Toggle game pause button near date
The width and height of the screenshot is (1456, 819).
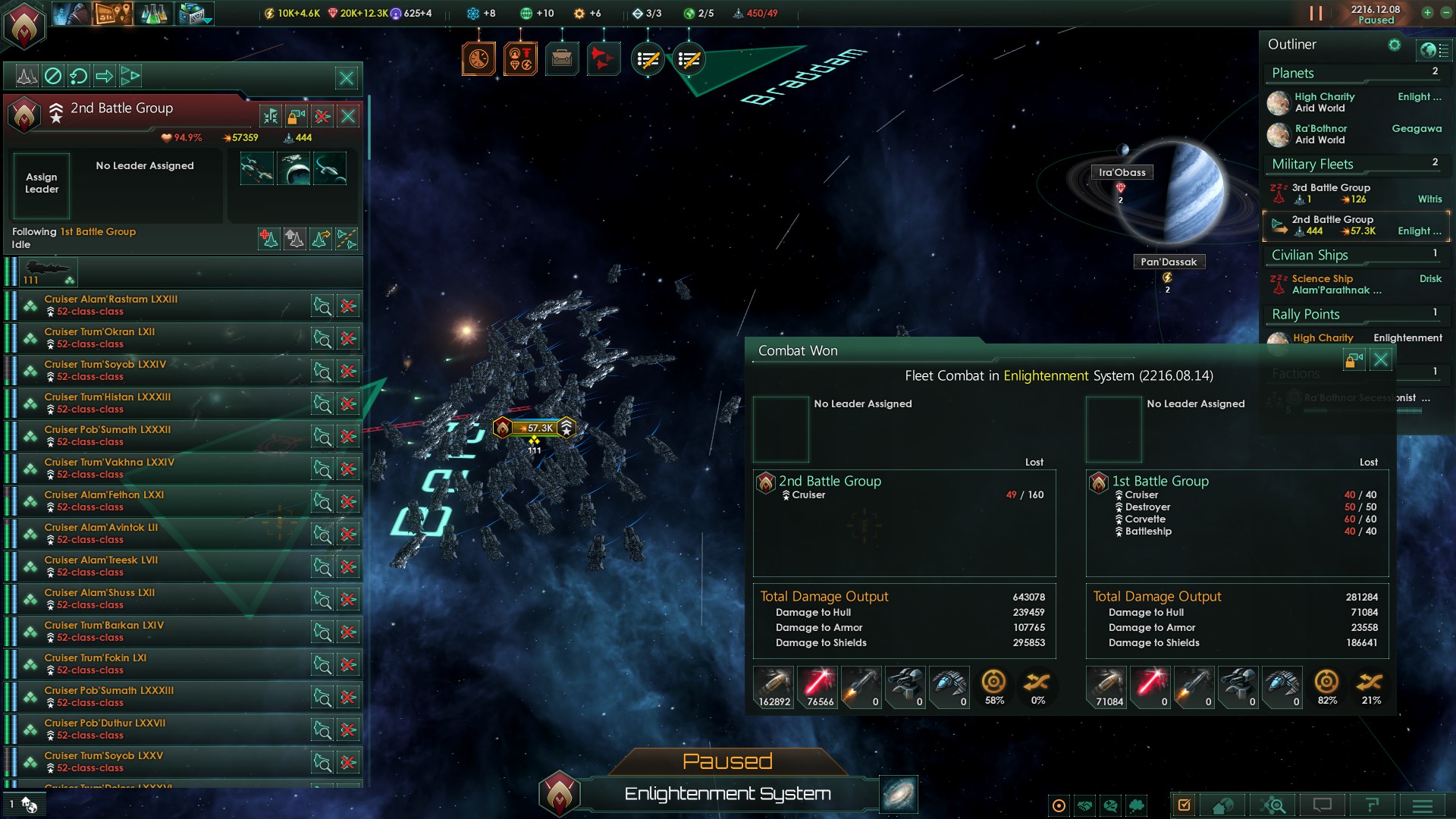click(1316, 14)
